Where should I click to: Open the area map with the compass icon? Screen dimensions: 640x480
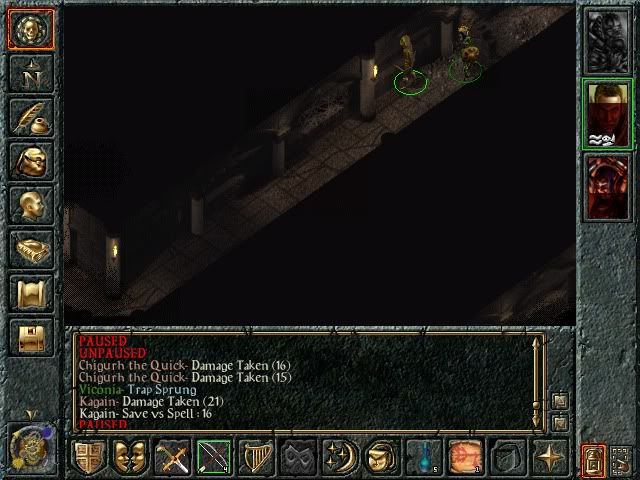[30, 72]
